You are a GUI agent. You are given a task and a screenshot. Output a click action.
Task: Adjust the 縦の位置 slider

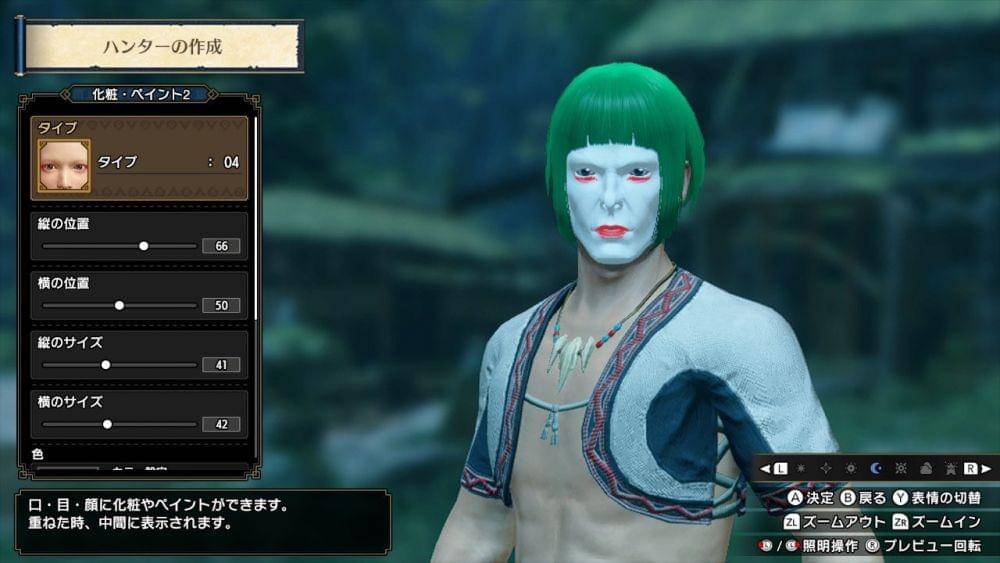(x=143, y=245)
